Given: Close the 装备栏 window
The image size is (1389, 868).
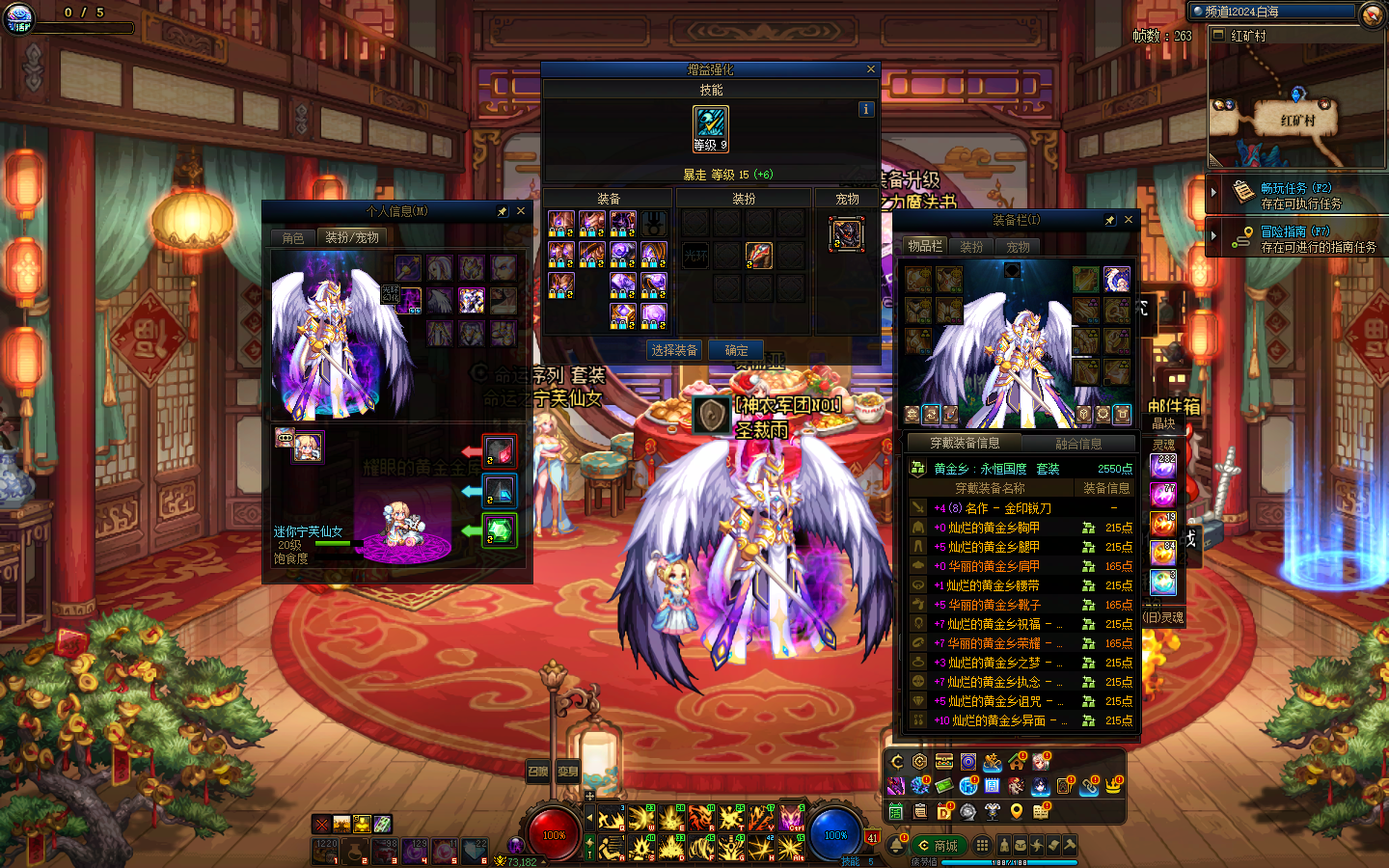Looking at the screenshot, I should [x=1128, y=220].
